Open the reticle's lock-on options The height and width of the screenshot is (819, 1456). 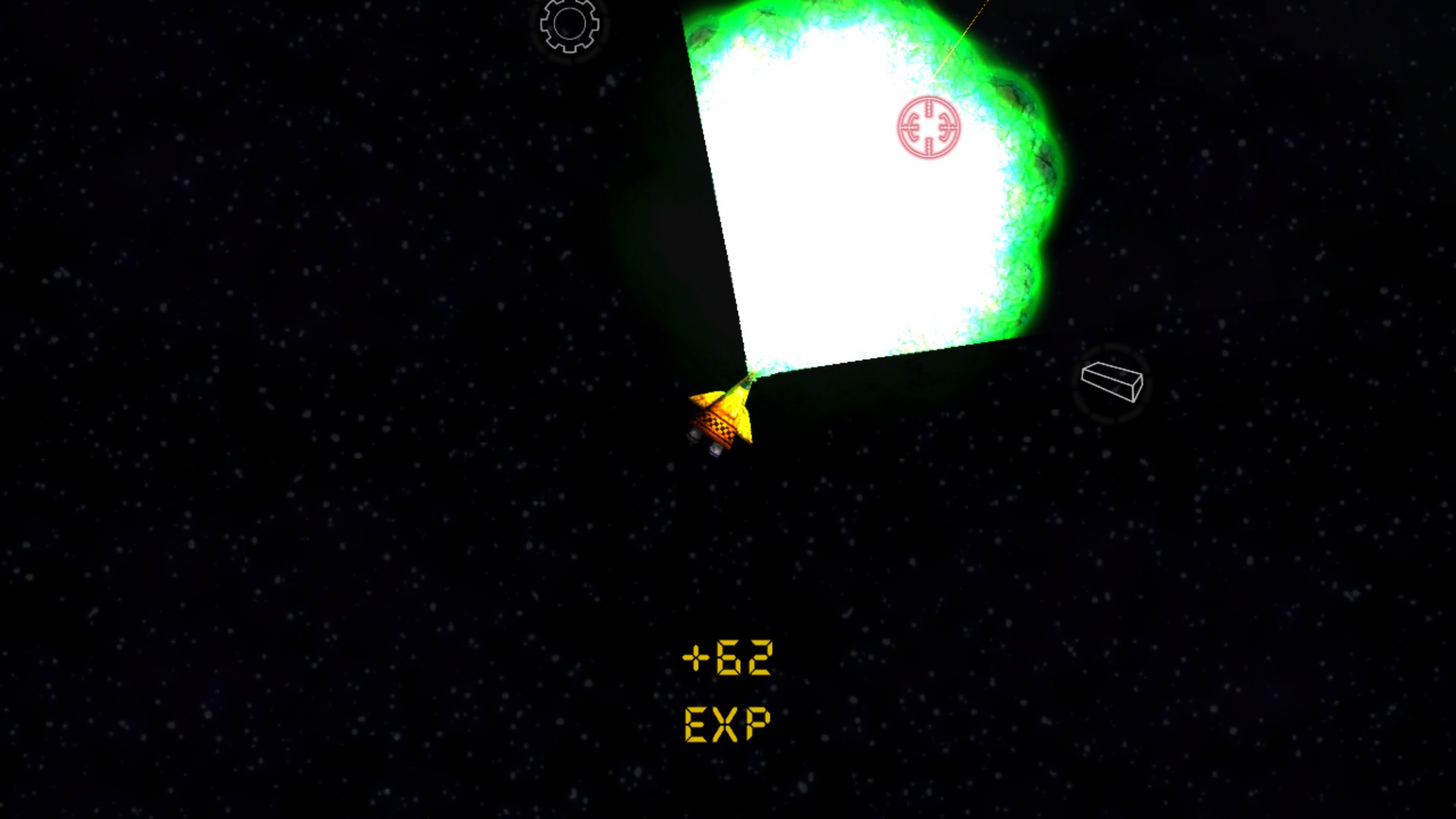(928, 127)
